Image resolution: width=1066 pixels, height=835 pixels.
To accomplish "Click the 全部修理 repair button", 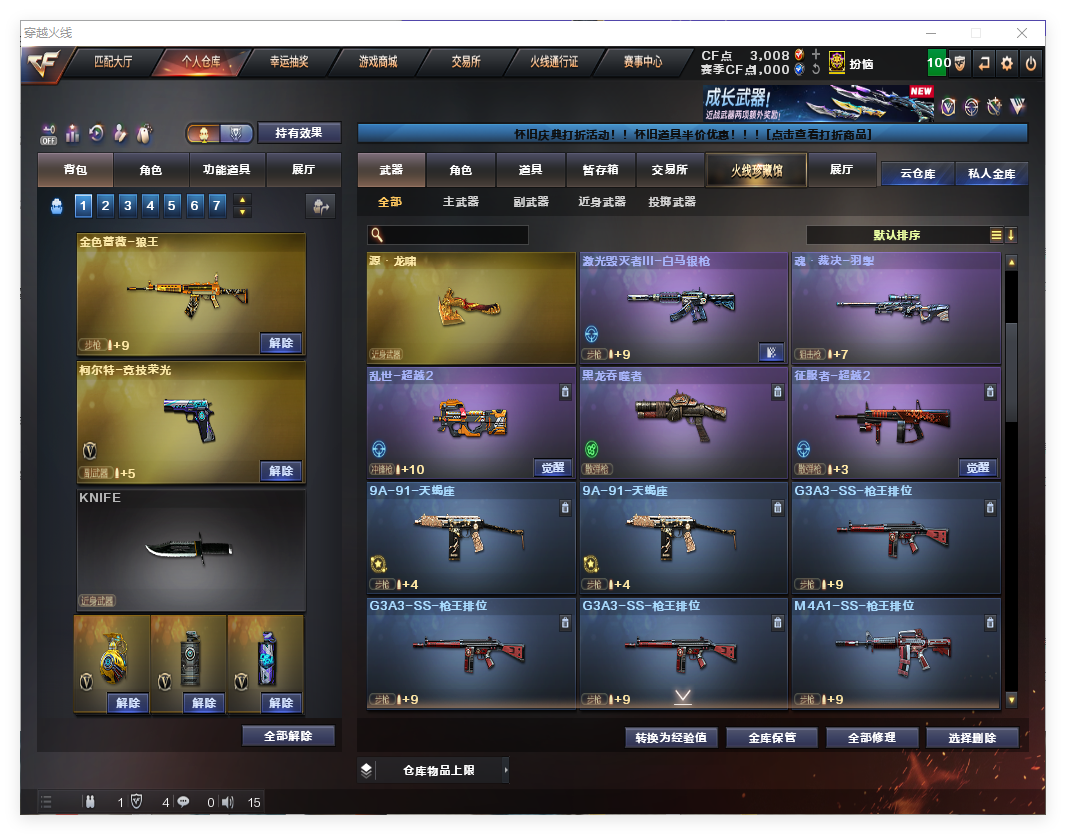I will (x=871, y=738).
